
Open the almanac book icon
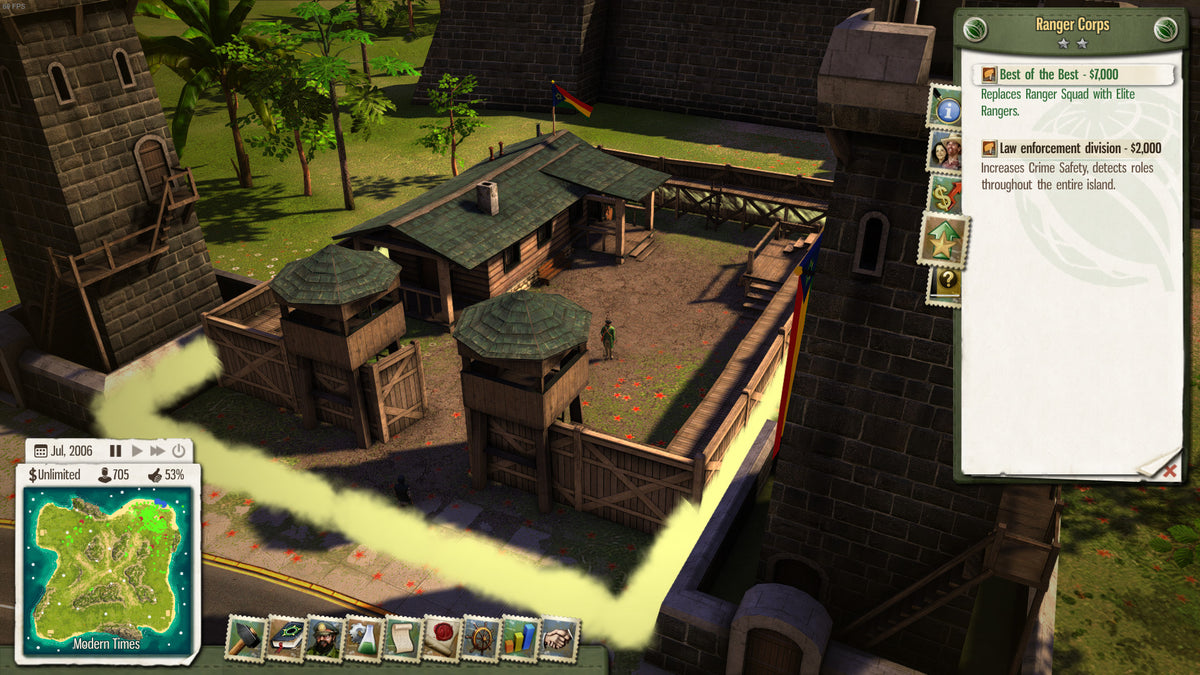click(x=285, y=638)
